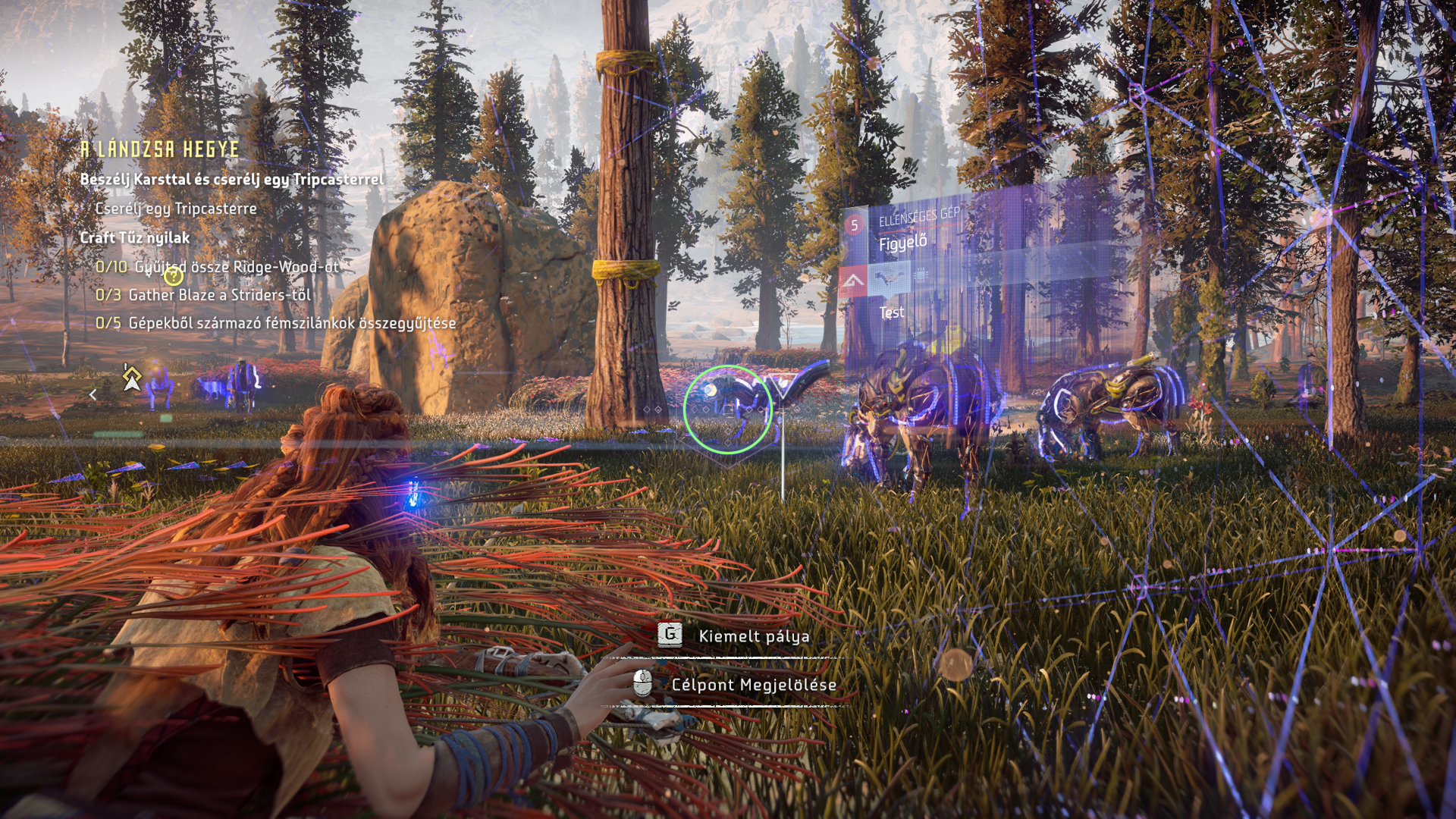The height and width of the screenshot is (819, 1456).
Task: Choose the Cserélj egy Tripcasterre sub-objective
Action: (176, 209)
